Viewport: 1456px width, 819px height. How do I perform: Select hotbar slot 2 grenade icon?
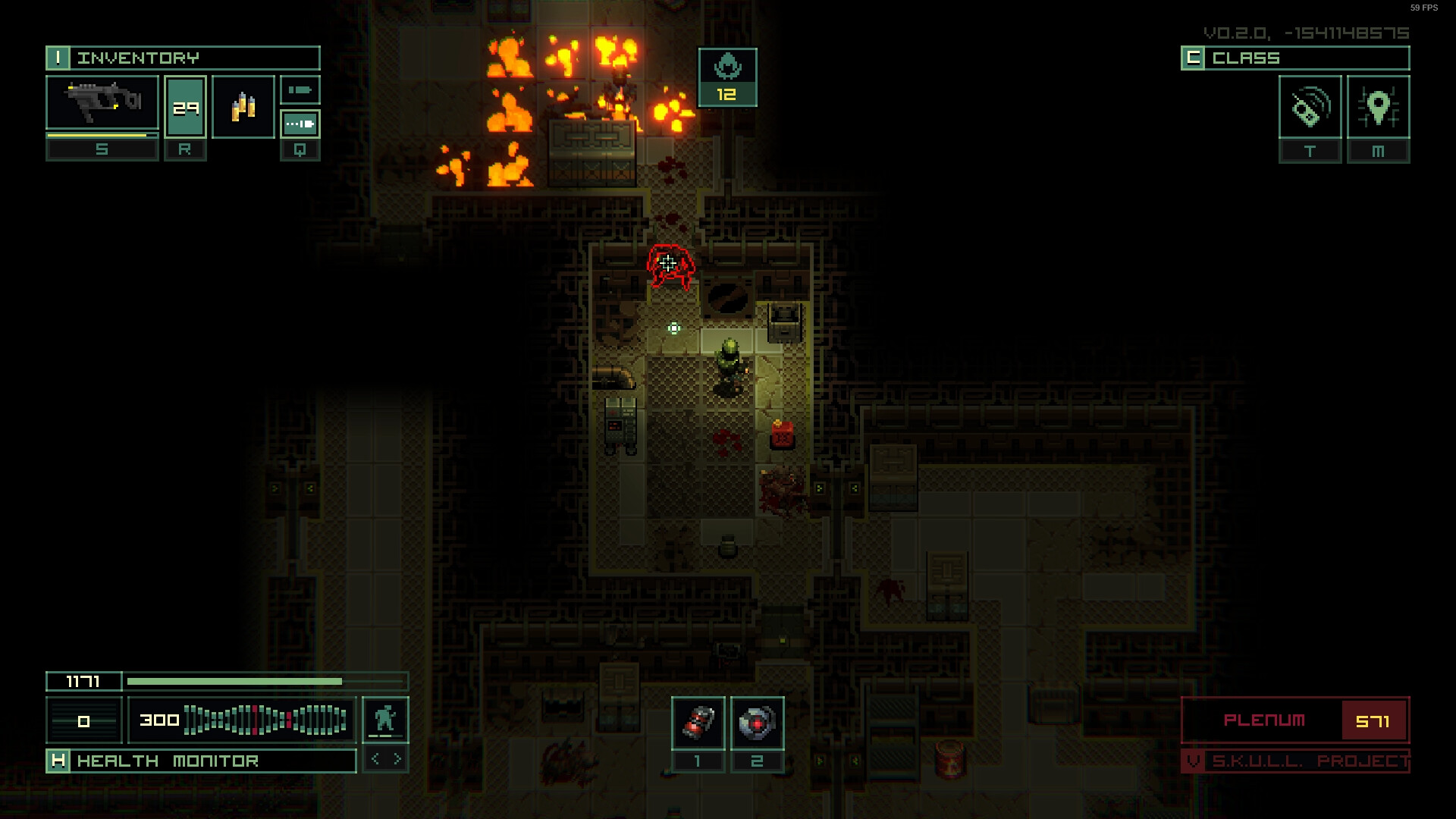coord(756,723)
